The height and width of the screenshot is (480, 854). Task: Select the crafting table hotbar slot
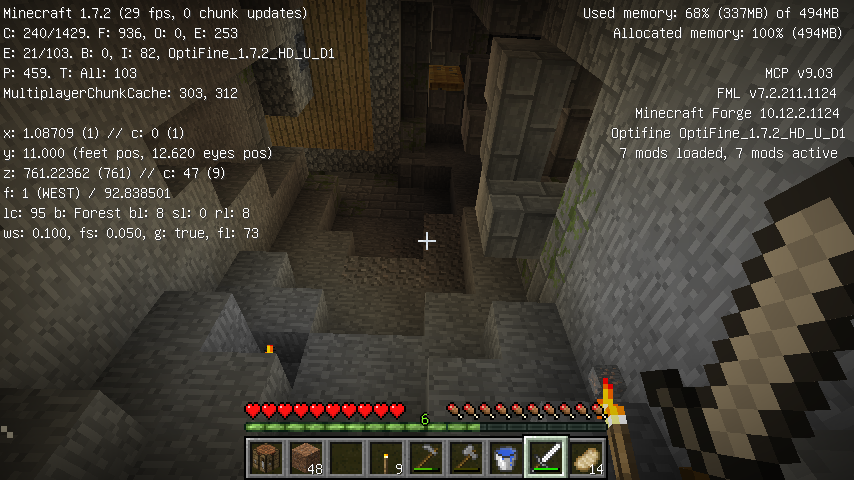pos(267,458)
